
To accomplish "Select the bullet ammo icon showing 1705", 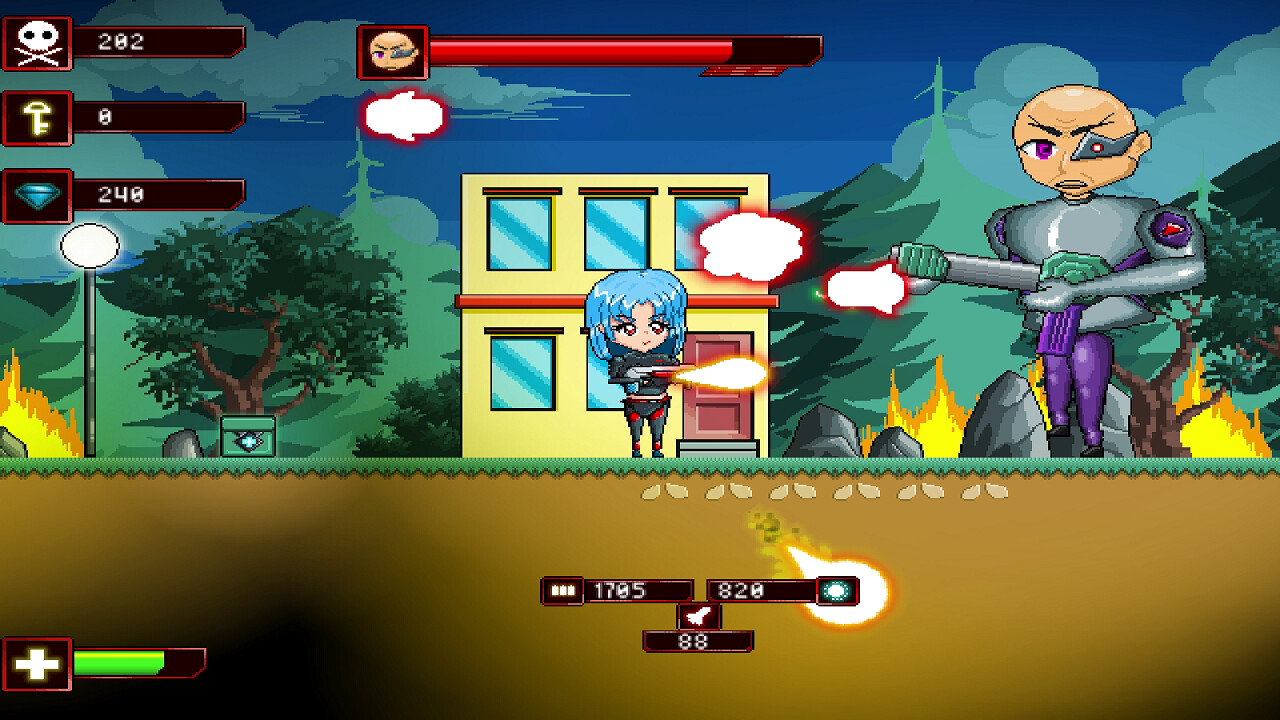I will click(x=562, y=588).
